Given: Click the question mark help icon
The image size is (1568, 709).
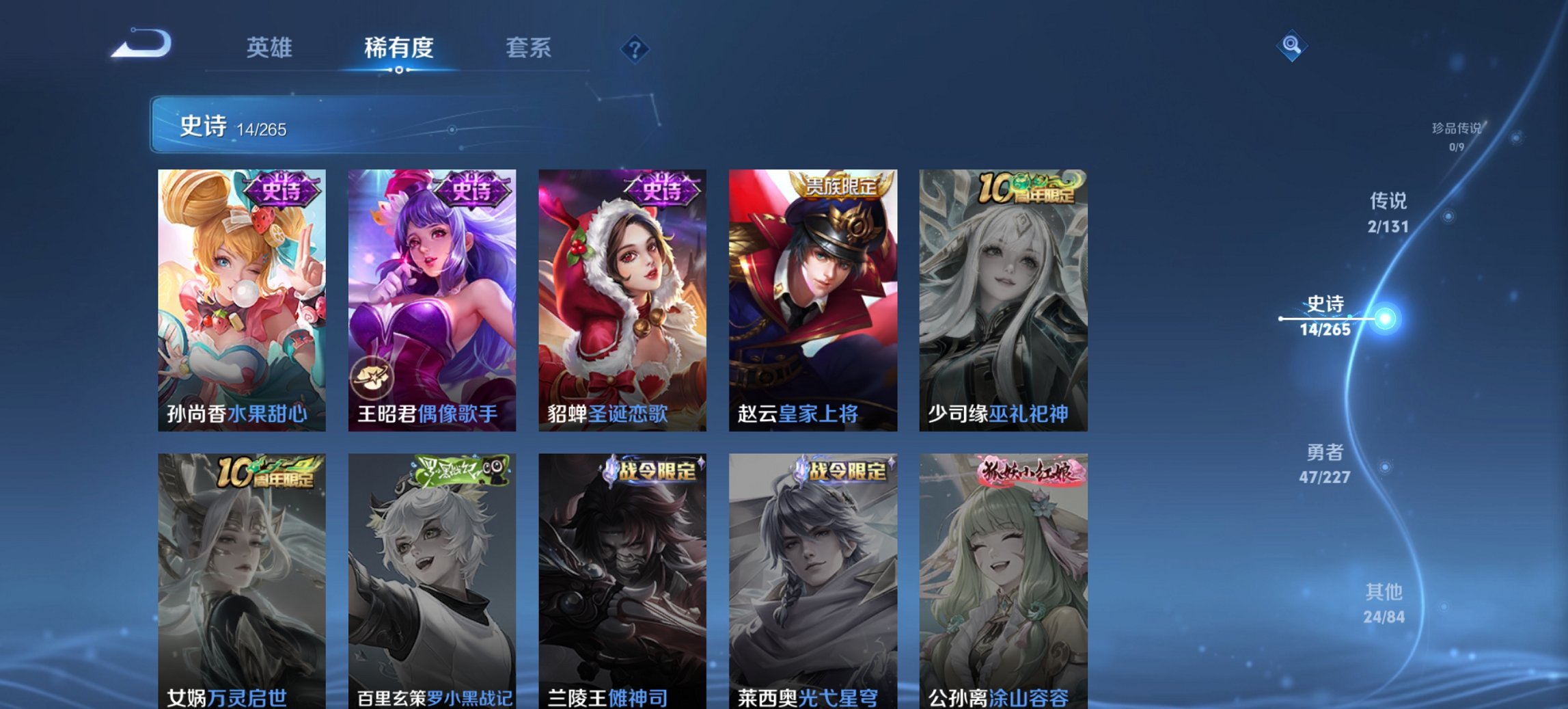Looking at the screenshot, I should tap(635, 48).
